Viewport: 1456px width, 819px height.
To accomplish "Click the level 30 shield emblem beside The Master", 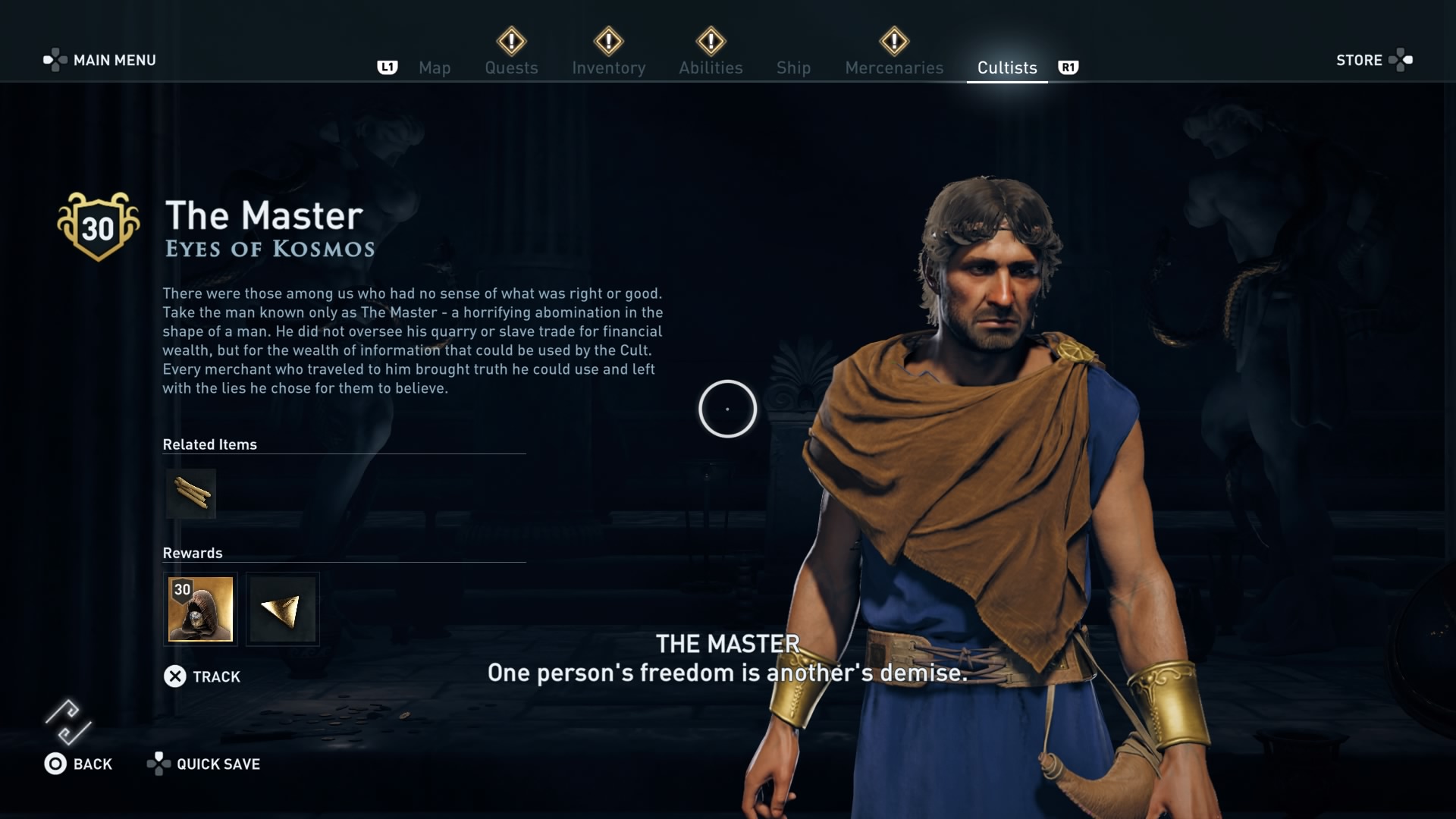I will (98, 225).
